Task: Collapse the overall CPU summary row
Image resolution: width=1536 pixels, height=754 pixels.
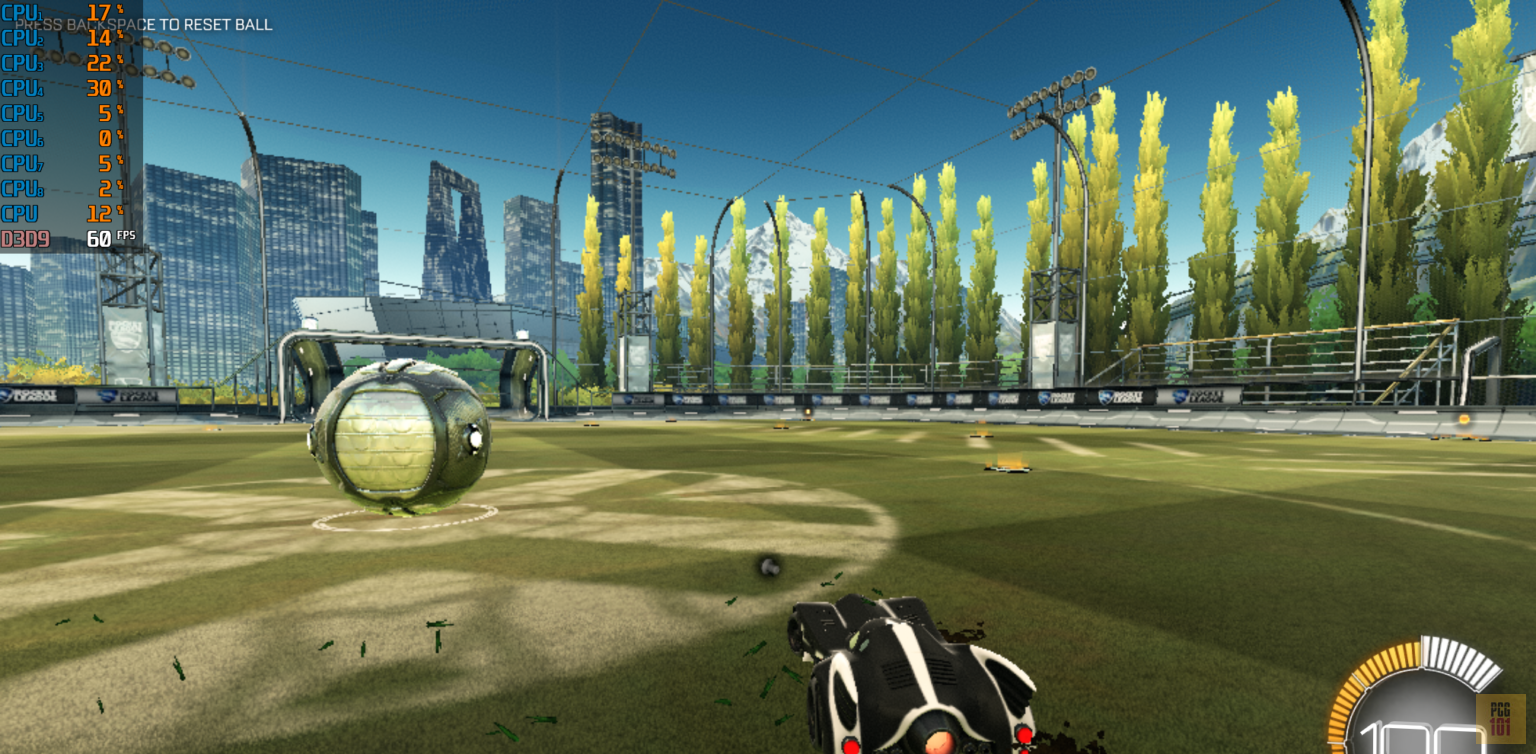Action: pos(60,213)
